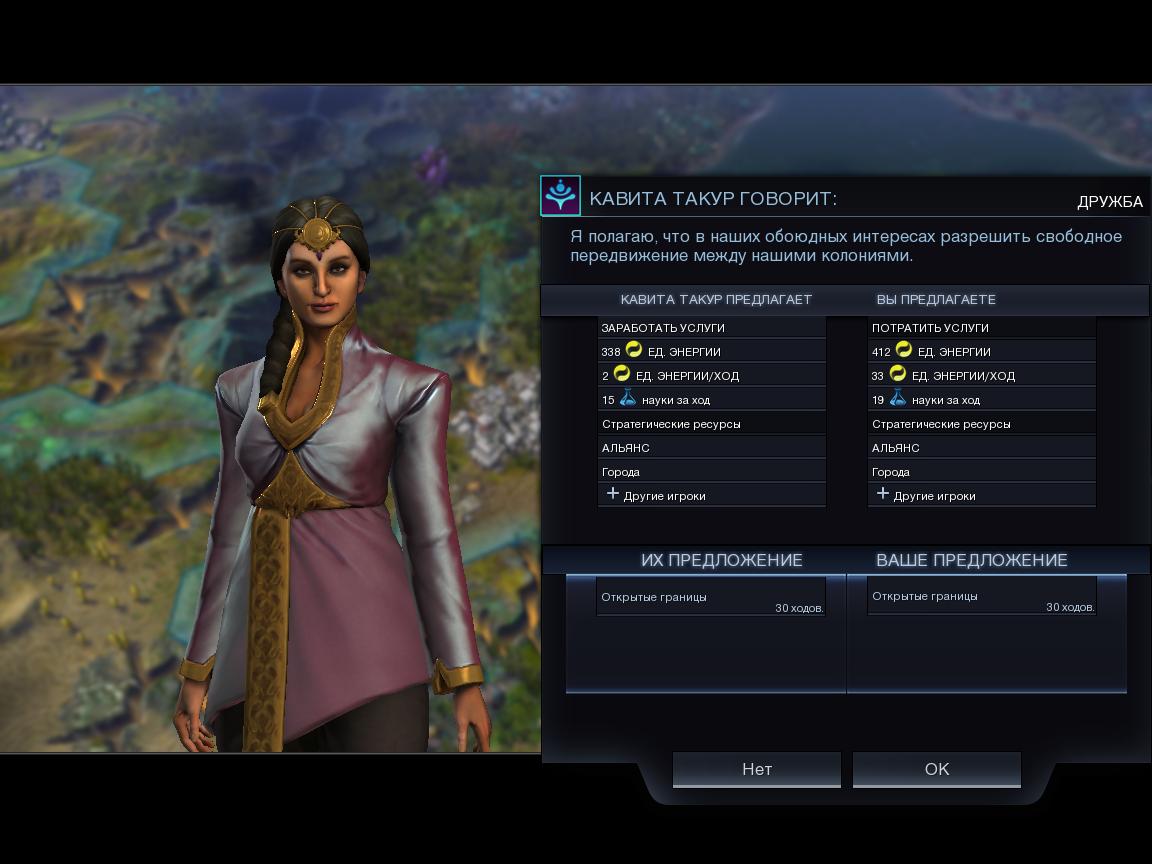Viewport: 1152px width, 864px height.
Task: Open Города in Kavita's offer column
Action: [x=711, y=471]
